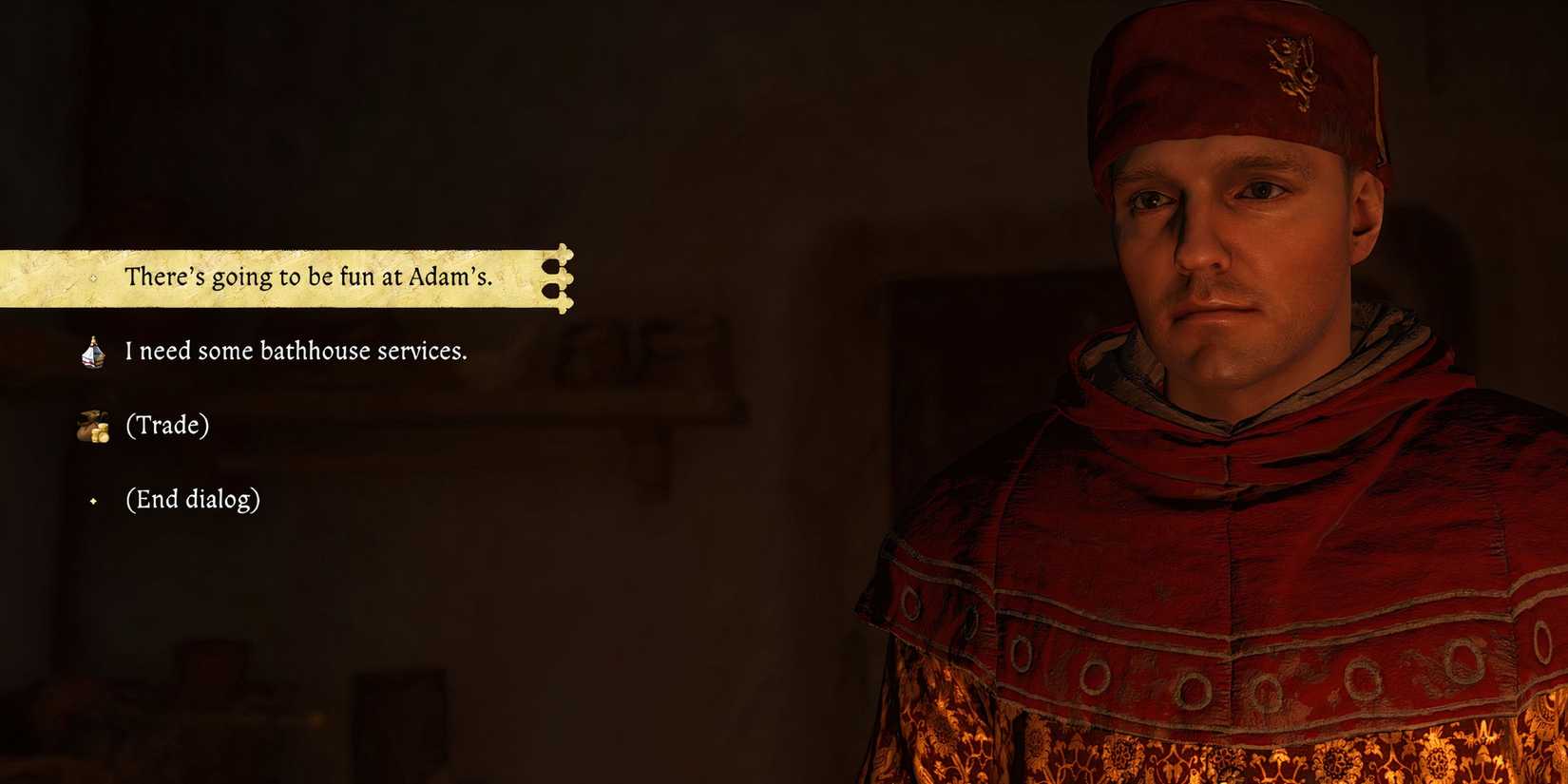1568x784 pixels.
Task: Click the diamond marker beside End dialog
Action: [92, 499]
